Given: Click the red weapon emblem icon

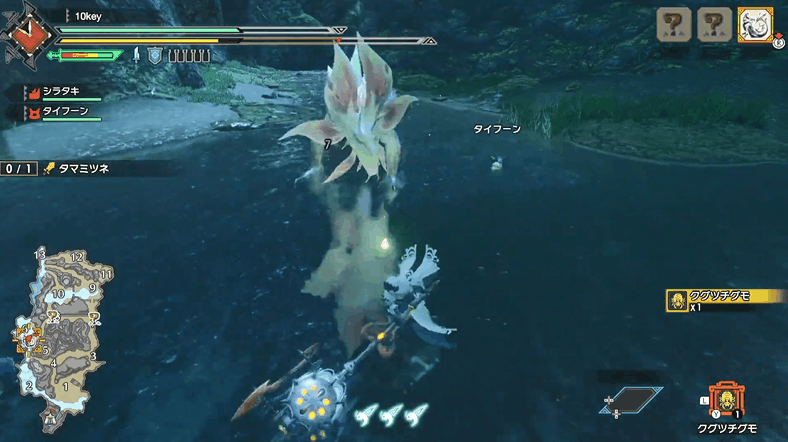Looking at the screenshot, I should click(24, 34).
